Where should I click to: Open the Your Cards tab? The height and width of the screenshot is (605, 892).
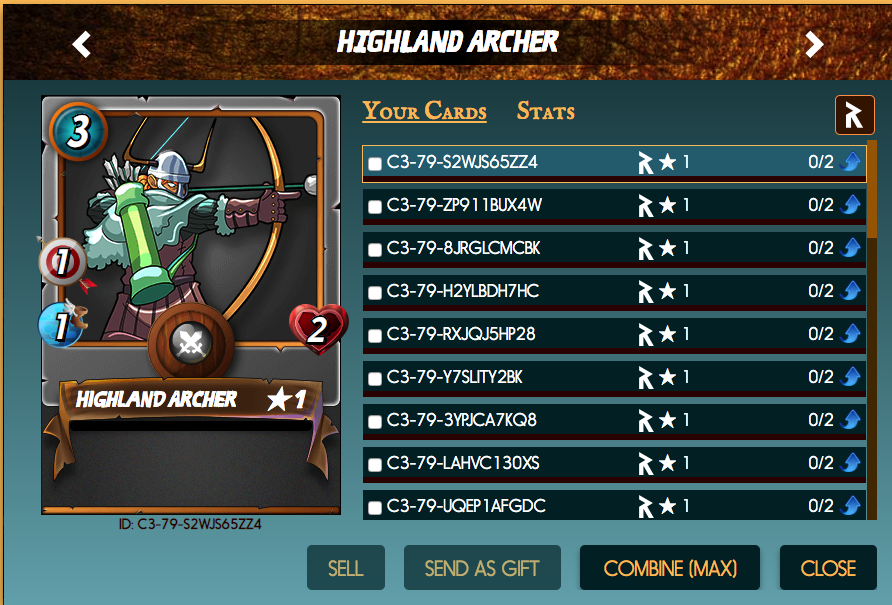424,112
